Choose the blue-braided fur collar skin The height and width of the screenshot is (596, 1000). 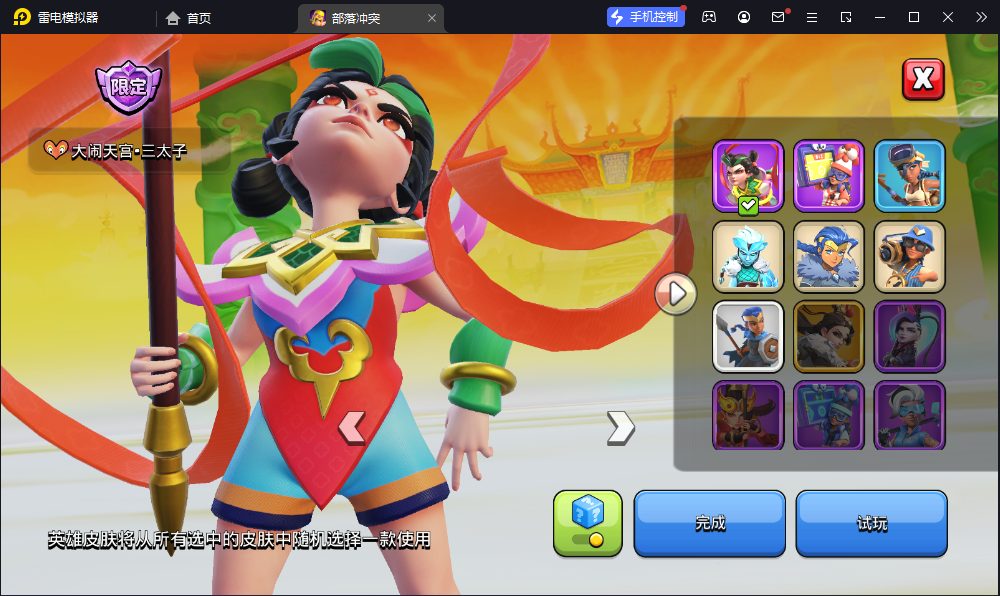coord(829,256)
